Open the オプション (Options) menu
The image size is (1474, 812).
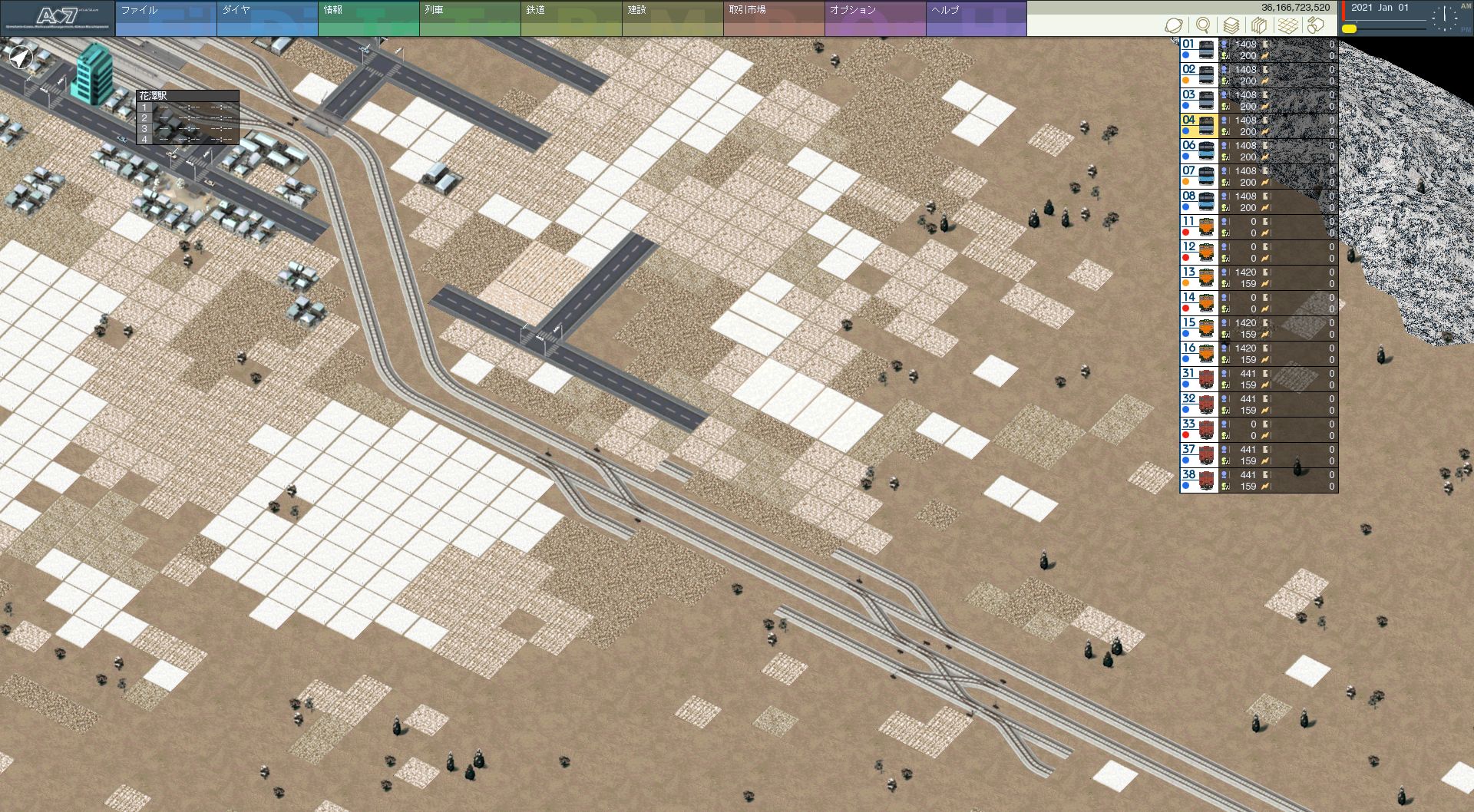[875, 18]
